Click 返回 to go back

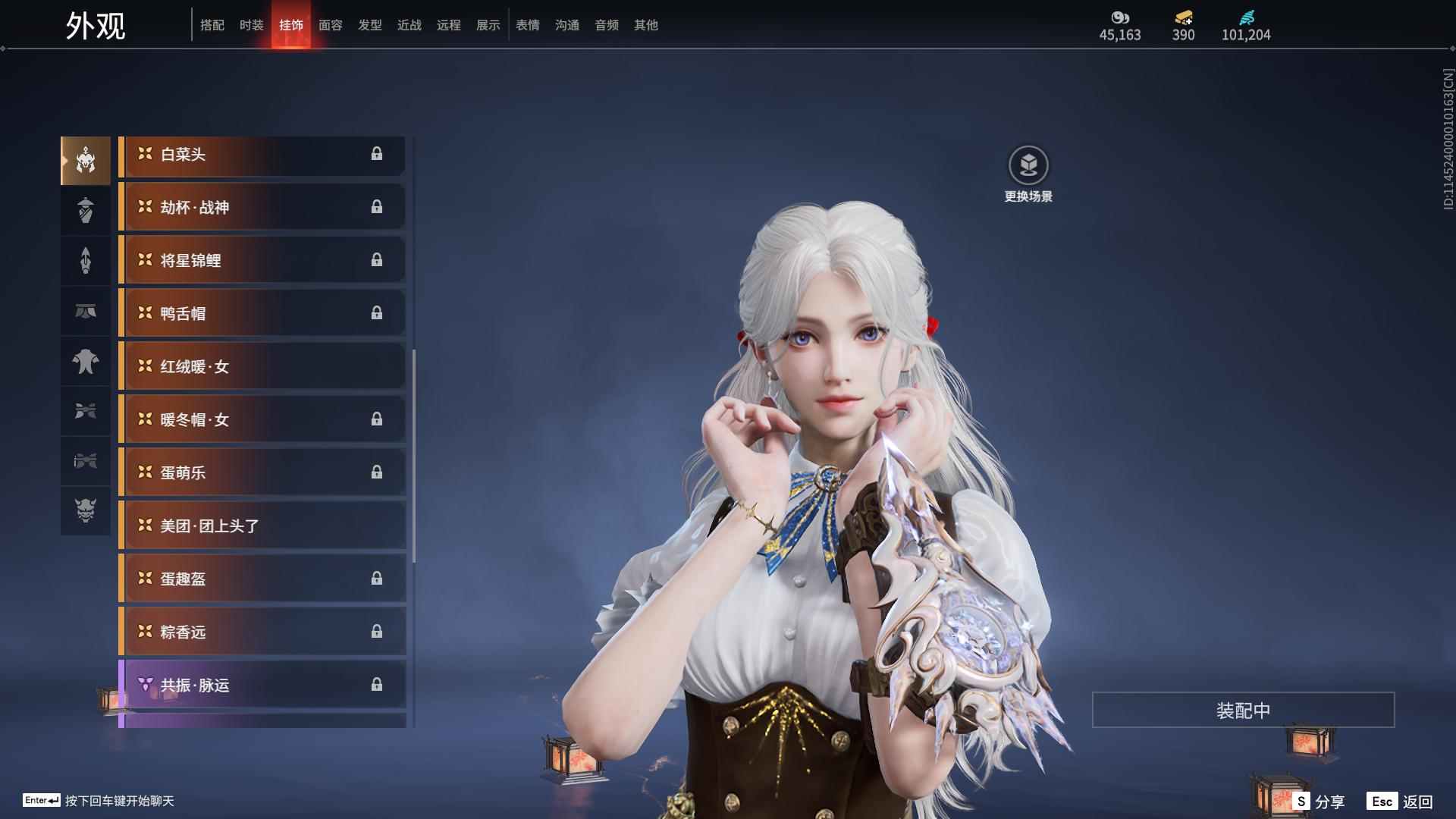point(1401,802)
